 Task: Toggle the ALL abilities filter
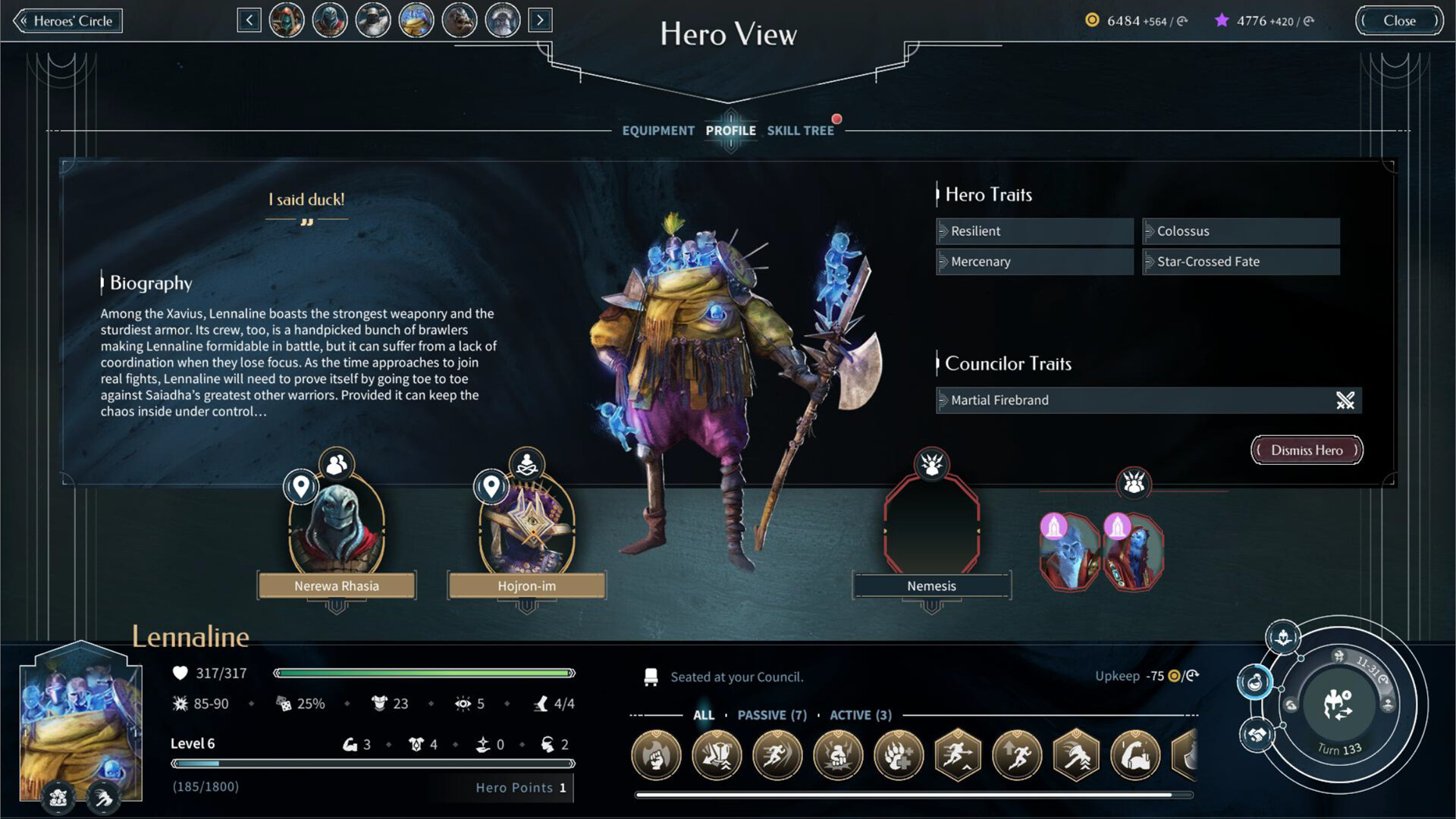704,715
